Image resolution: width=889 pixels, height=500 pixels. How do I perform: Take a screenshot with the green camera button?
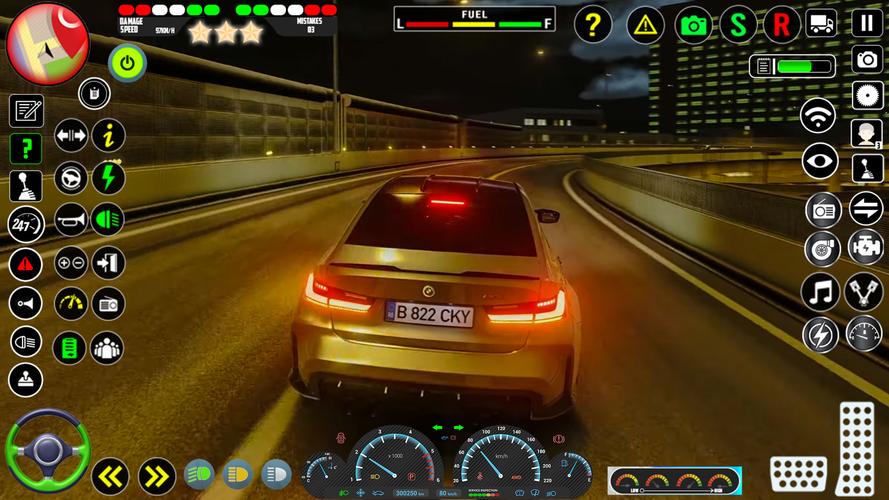pos(694,24)
